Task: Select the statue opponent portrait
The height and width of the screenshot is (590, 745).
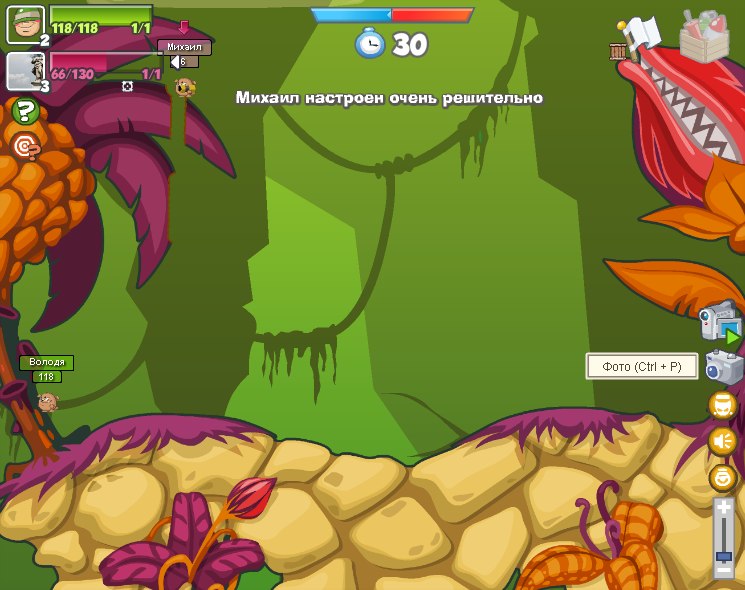Action: click(25, 70)
